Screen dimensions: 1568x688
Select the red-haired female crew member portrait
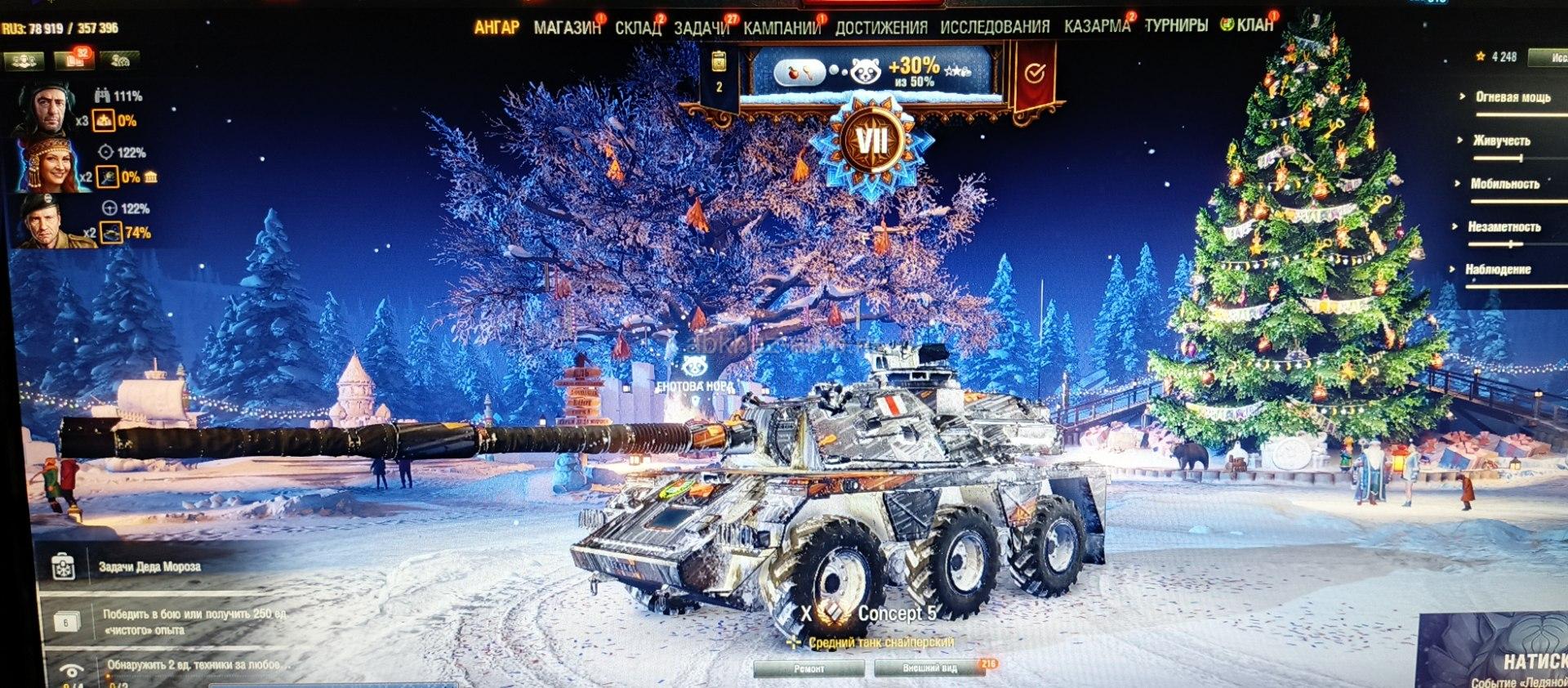51,165
